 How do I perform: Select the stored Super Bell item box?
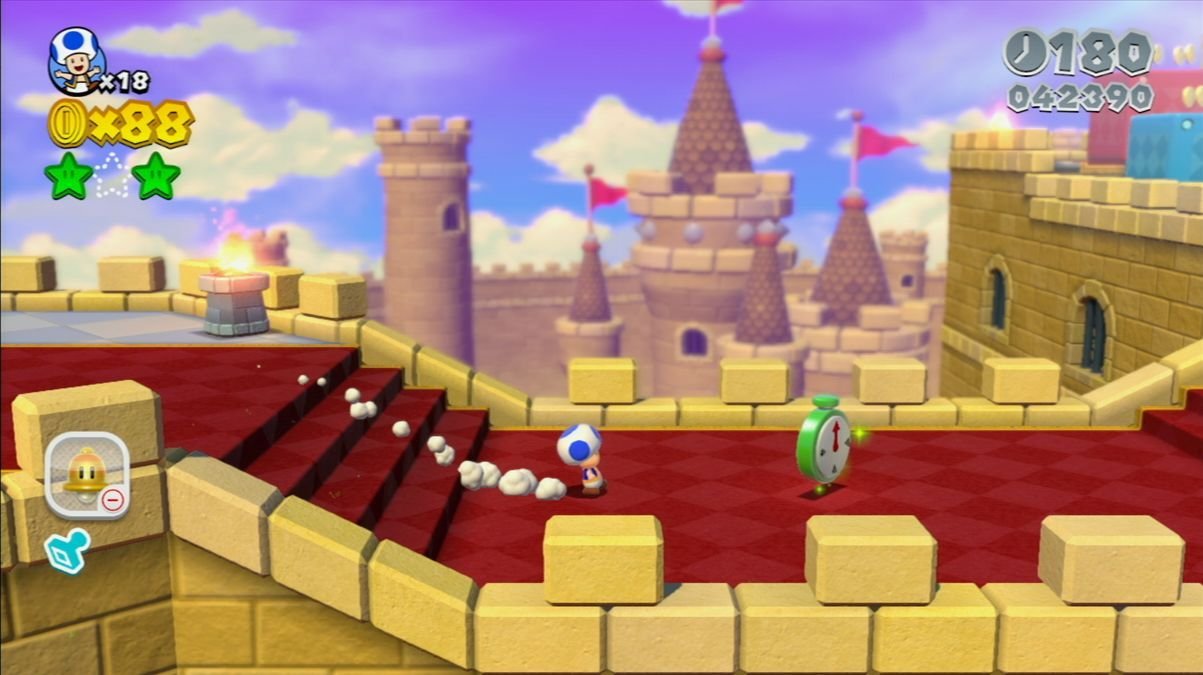(x=87, y=474)
